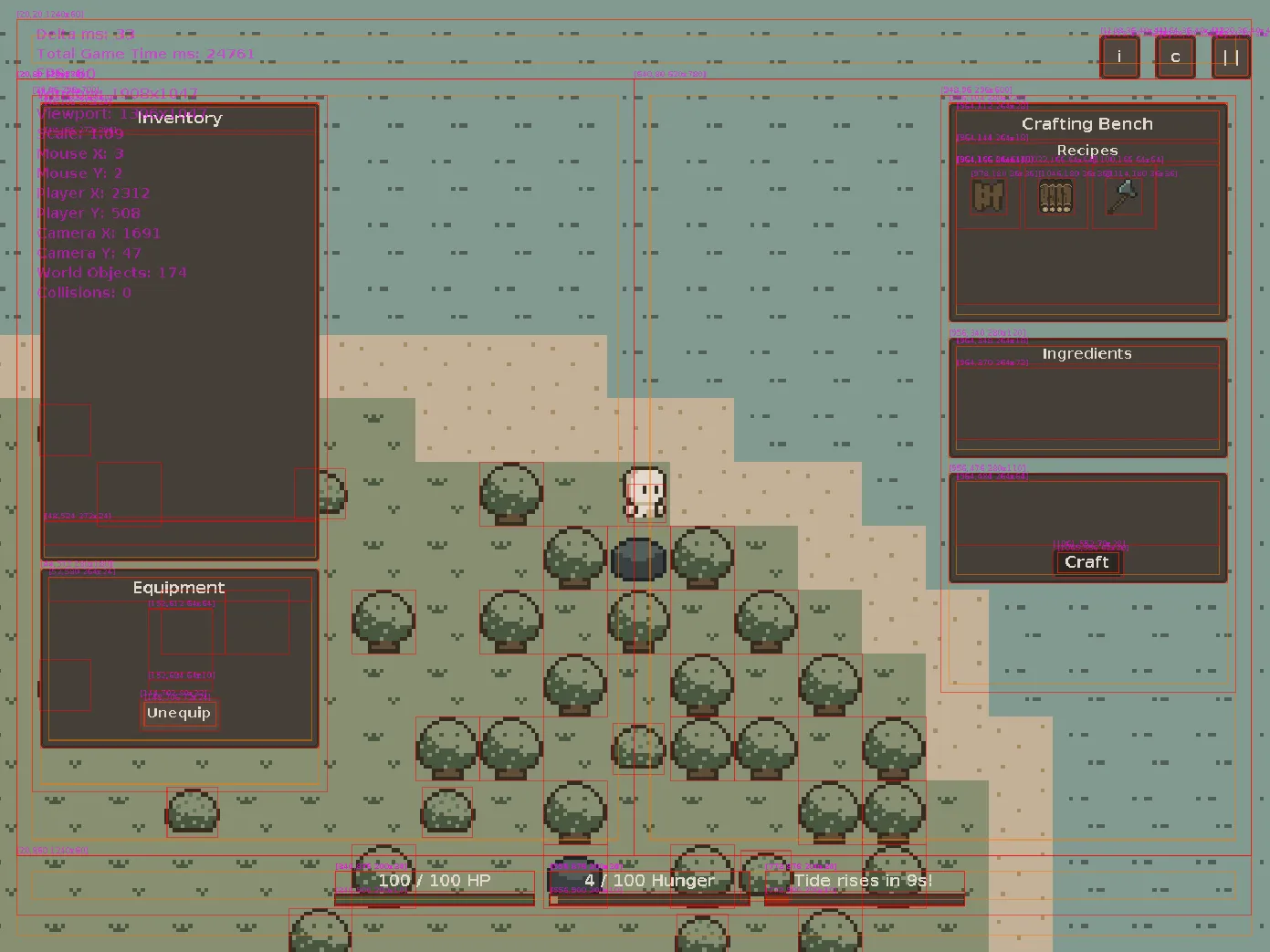Pause the game using the "||" icon
Image resolution: width=1270 pixels, height=952 pixels.
(x=1230, y=57)
